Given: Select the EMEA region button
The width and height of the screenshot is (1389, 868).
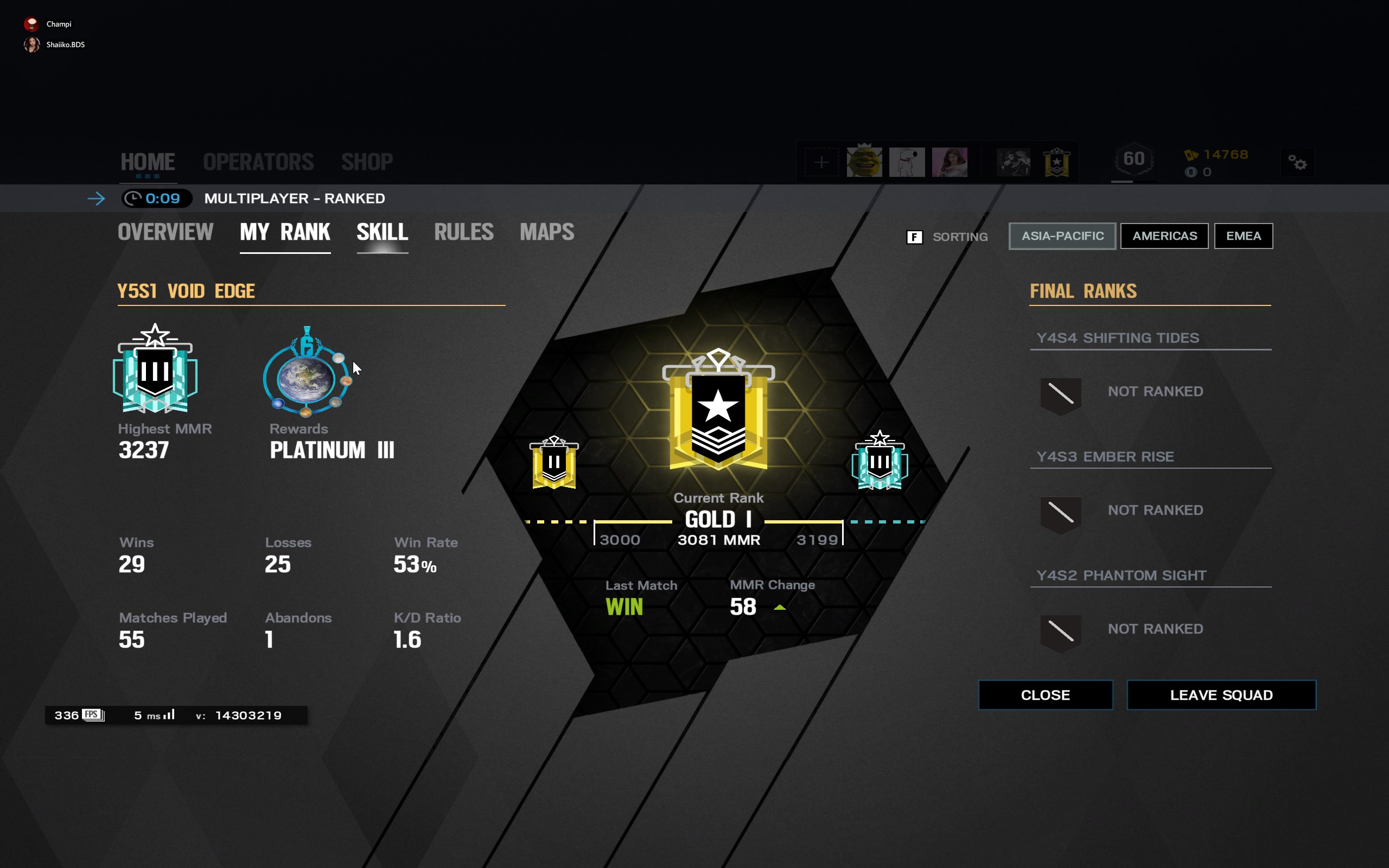Looking at the screenshot, I should point(1243,236).
